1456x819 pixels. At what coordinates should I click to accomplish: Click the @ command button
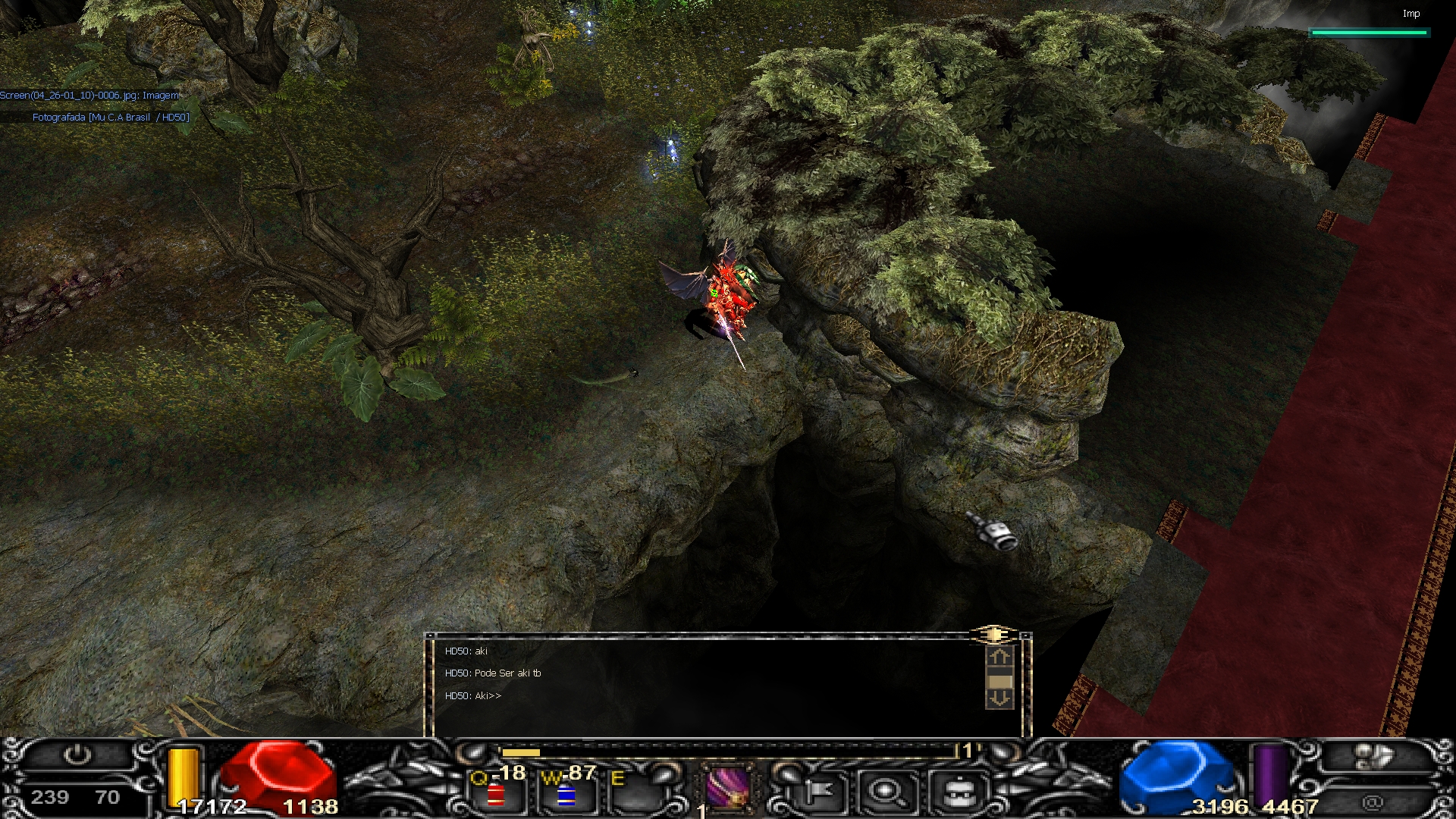(x=1371, y=802)
